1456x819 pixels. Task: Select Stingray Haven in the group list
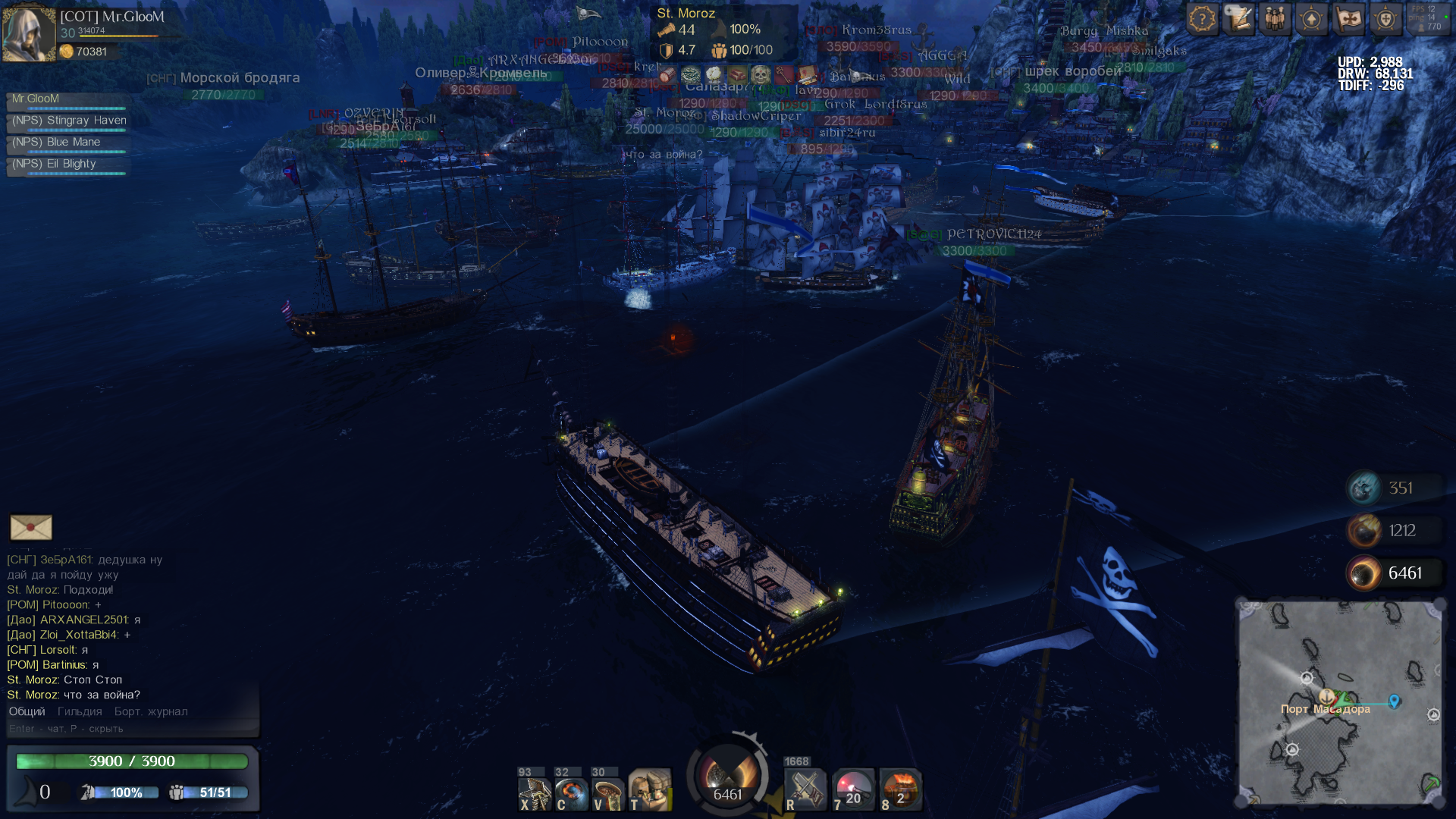tap(68, 121)
